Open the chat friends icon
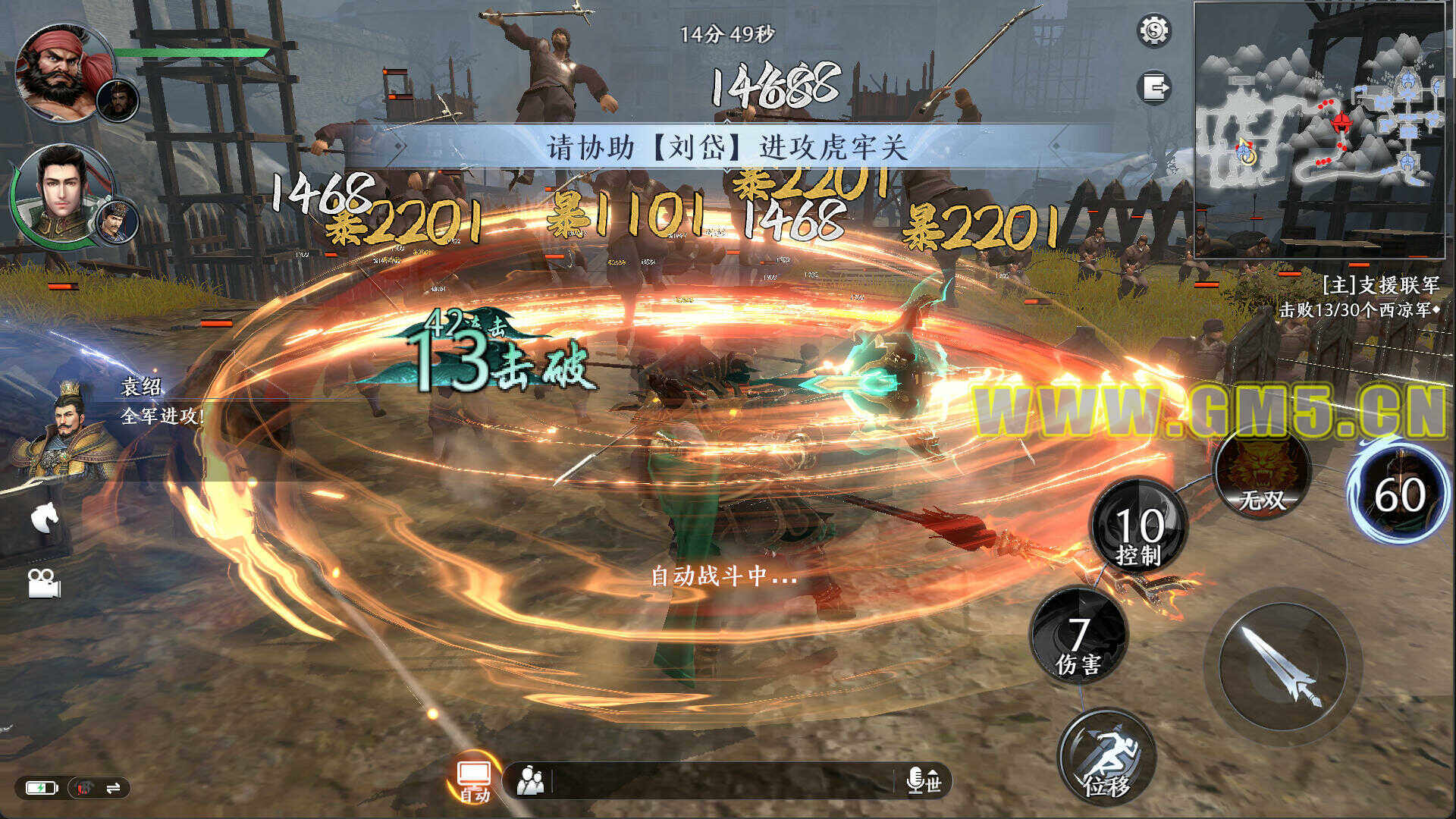Viewport: 1456px width, 819px height. pos(530,781)
